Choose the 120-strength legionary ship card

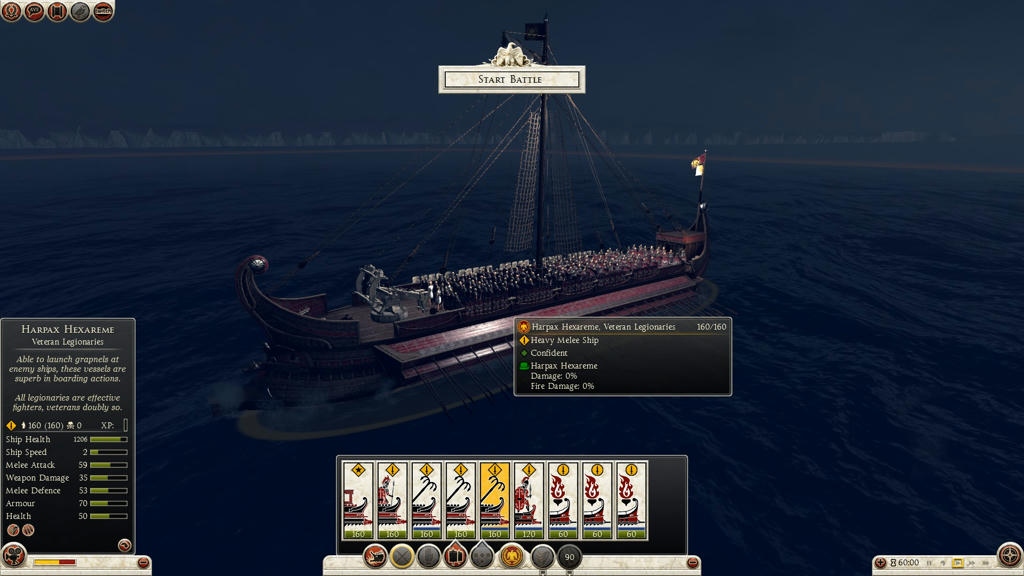tap(528, 500)
